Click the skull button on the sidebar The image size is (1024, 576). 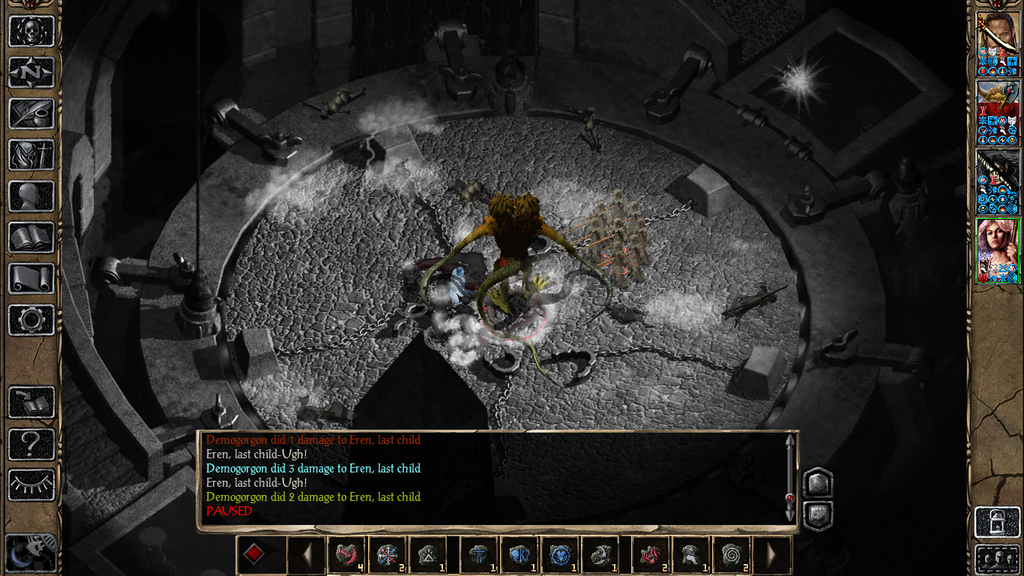[x=31, y=31]
